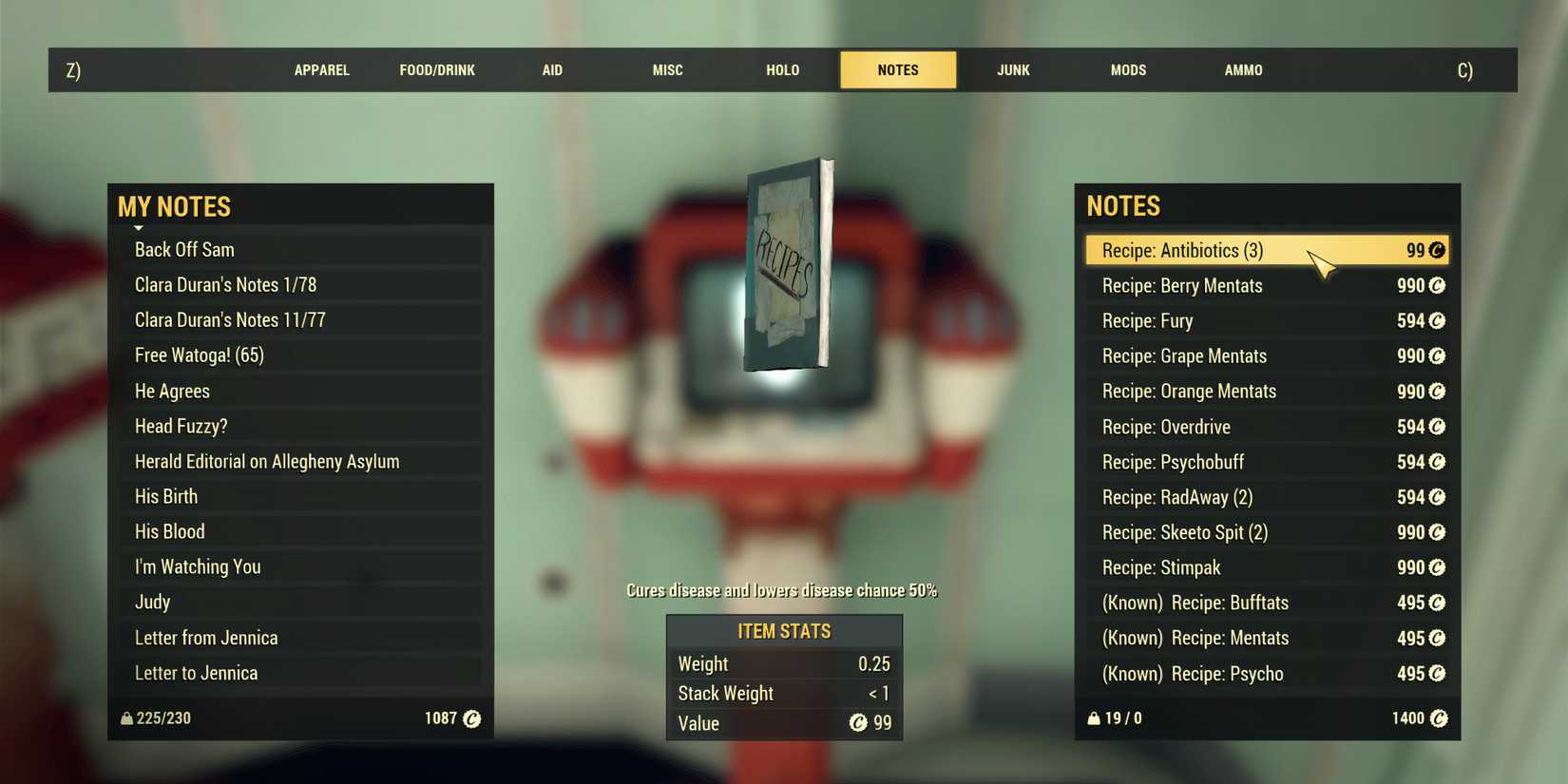
Task: Open the APPAREL category
Action: (x=321, y=69)
